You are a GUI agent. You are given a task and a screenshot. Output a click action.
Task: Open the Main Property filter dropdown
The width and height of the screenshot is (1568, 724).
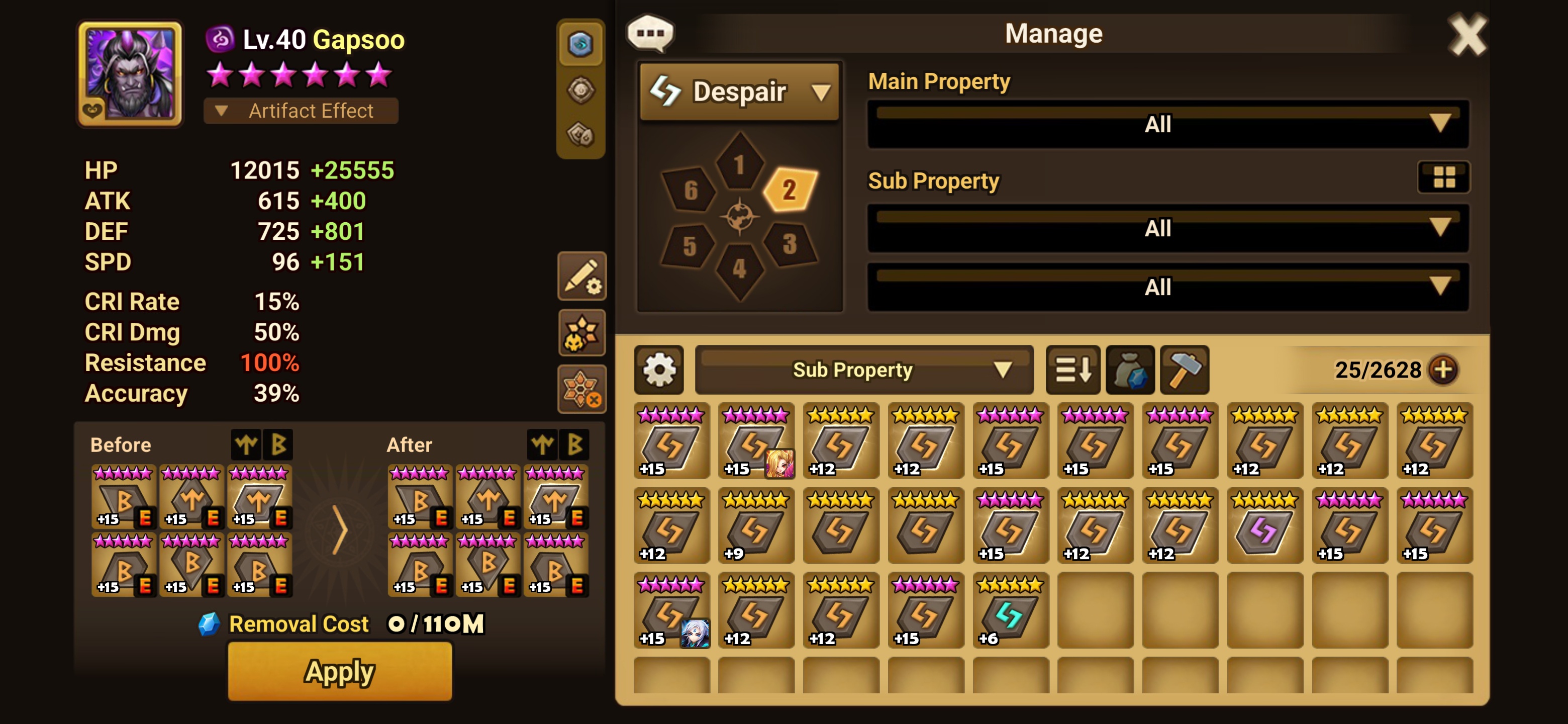pyautogui.click(x=1167, y=124)
